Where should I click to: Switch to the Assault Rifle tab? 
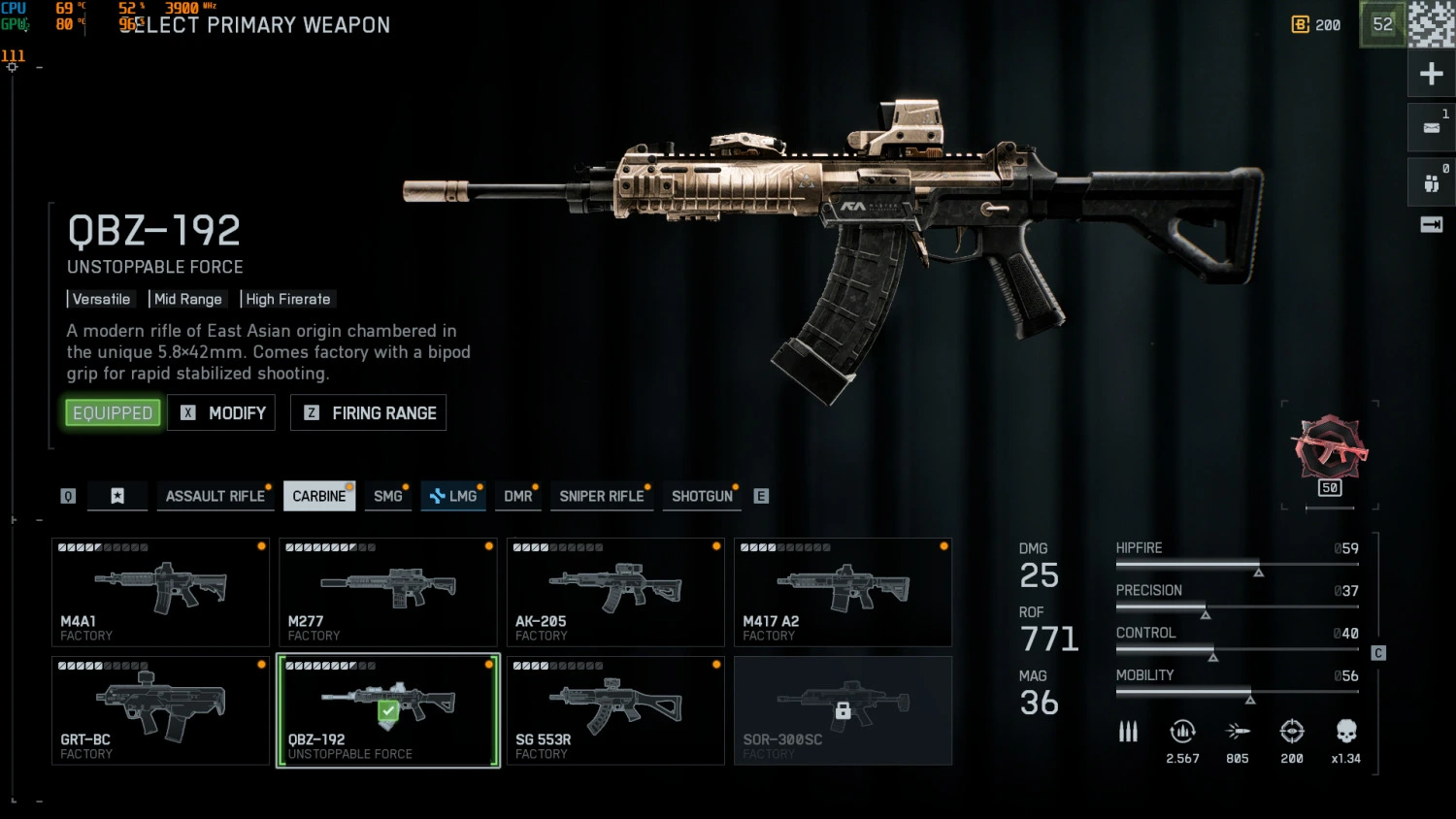(x=215, y=496)
